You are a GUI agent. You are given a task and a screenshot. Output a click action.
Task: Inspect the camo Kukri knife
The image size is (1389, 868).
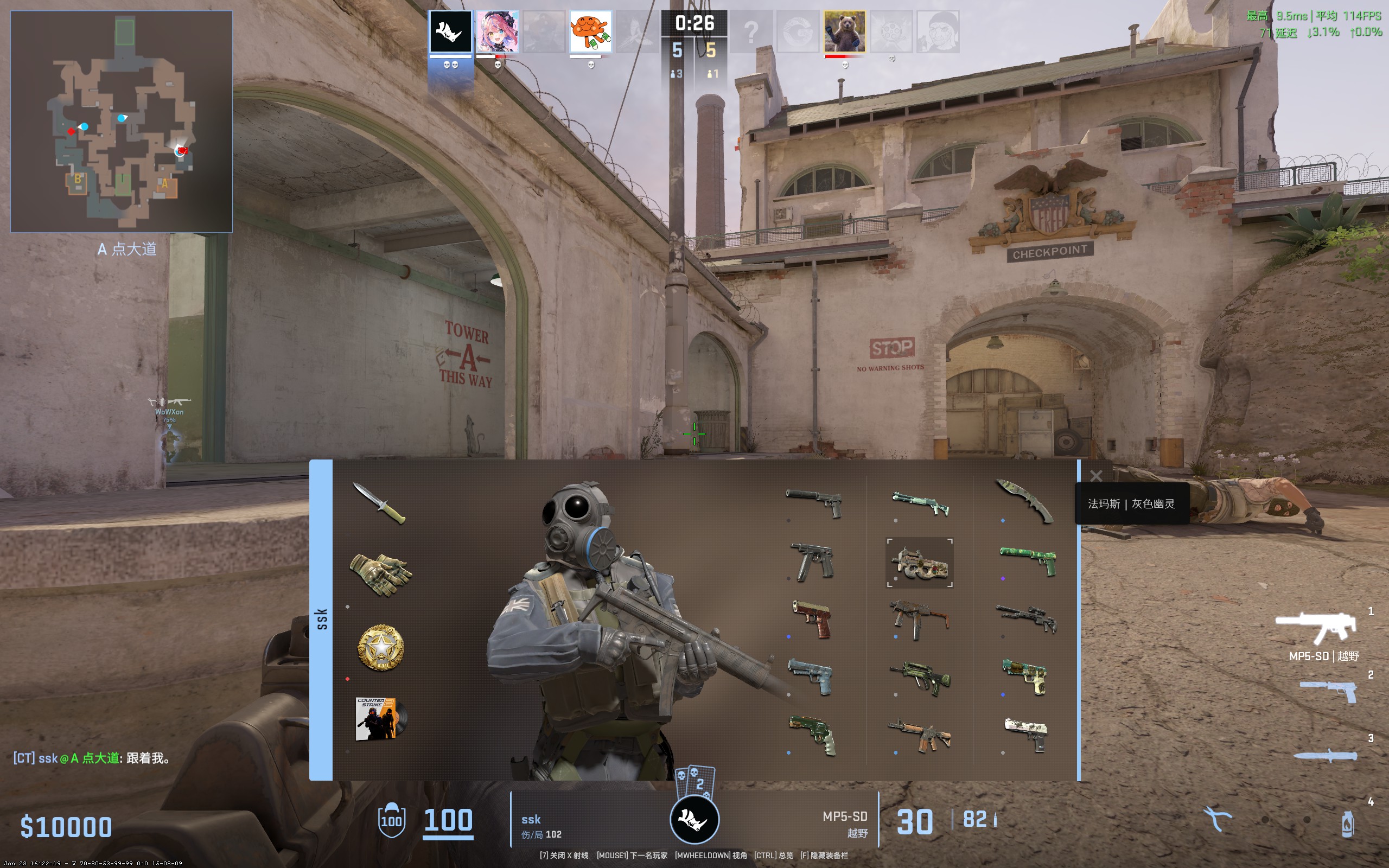coord(1026,502)
